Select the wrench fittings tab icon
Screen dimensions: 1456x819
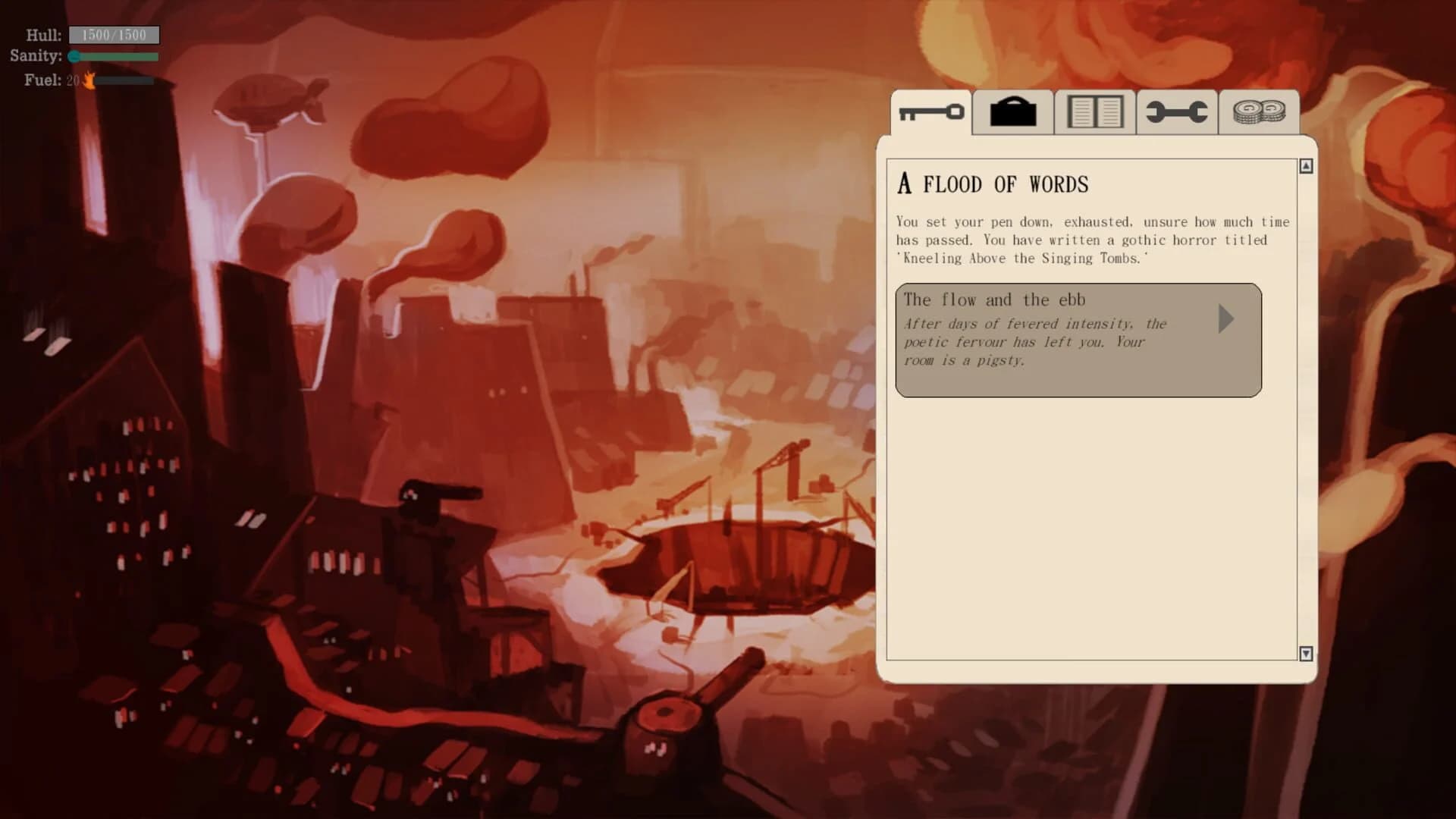pos(1176,112)
